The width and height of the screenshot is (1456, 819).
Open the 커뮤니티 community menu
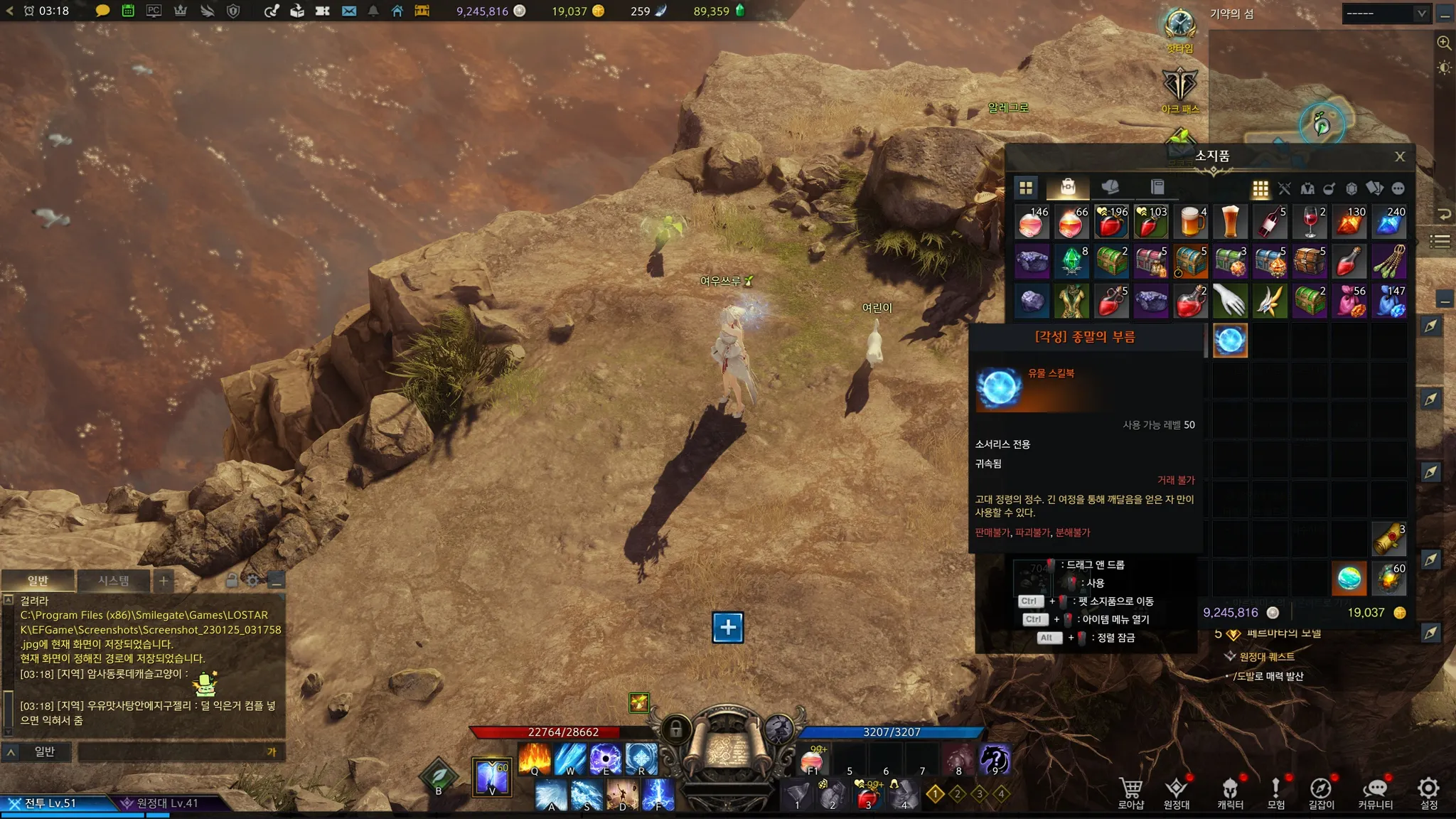point(1375,793)
